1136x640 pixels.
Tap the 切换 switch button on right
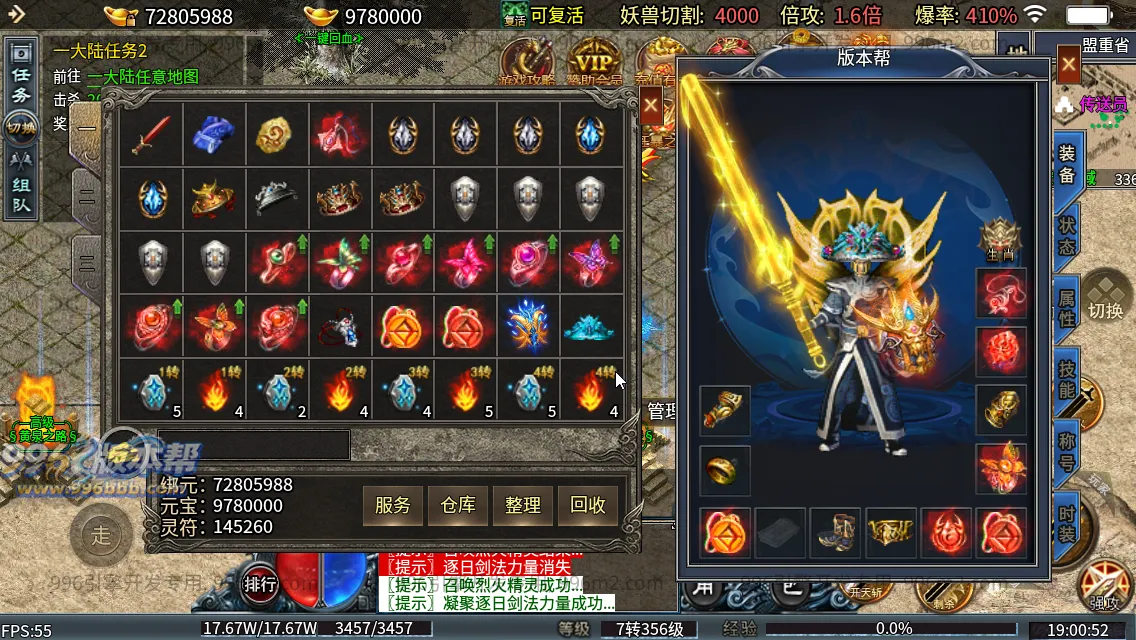[x=1106, y=300]
